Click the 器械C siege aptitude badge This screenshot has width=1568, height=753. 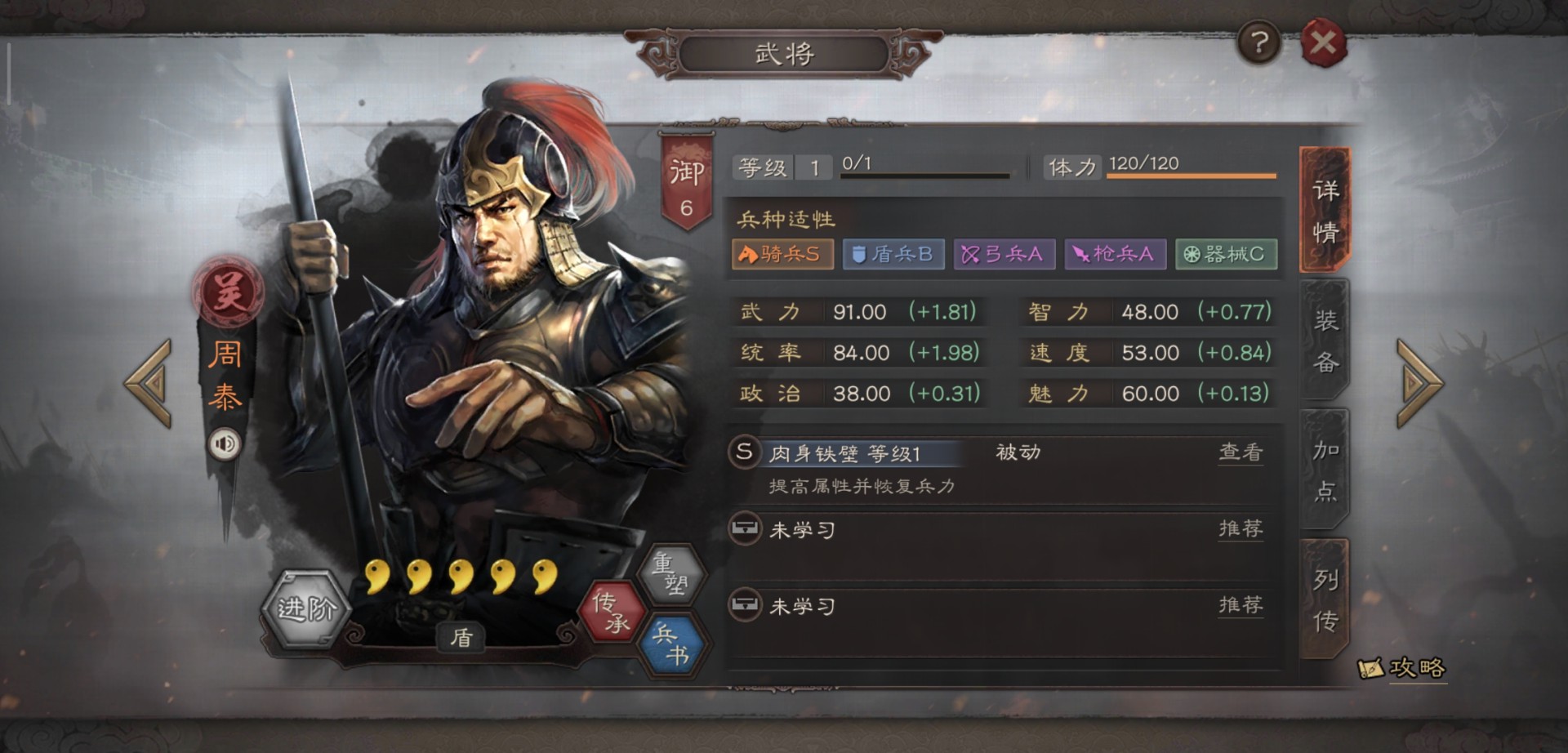1225,254
